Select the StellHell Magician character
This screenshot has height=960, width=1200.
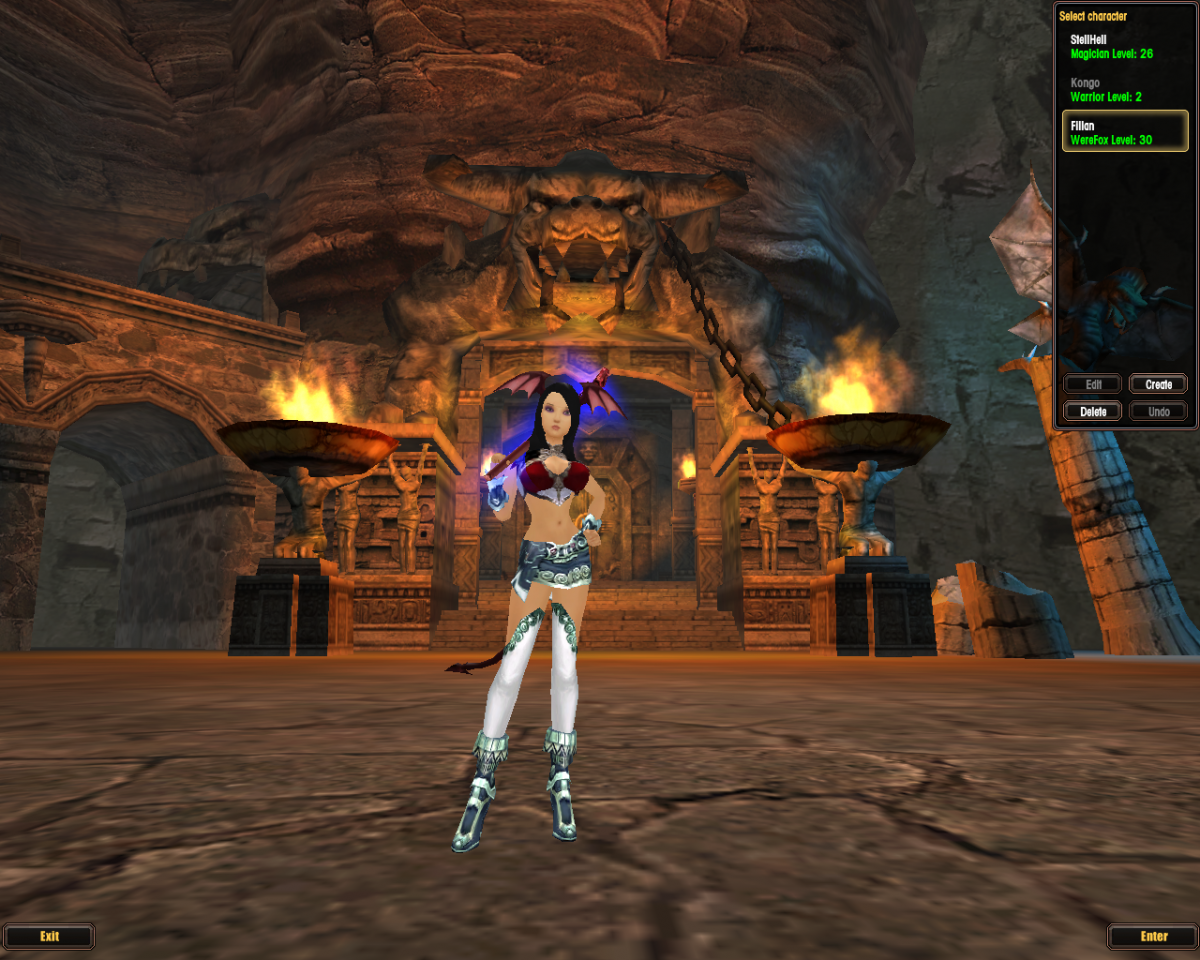[1124, 46]
